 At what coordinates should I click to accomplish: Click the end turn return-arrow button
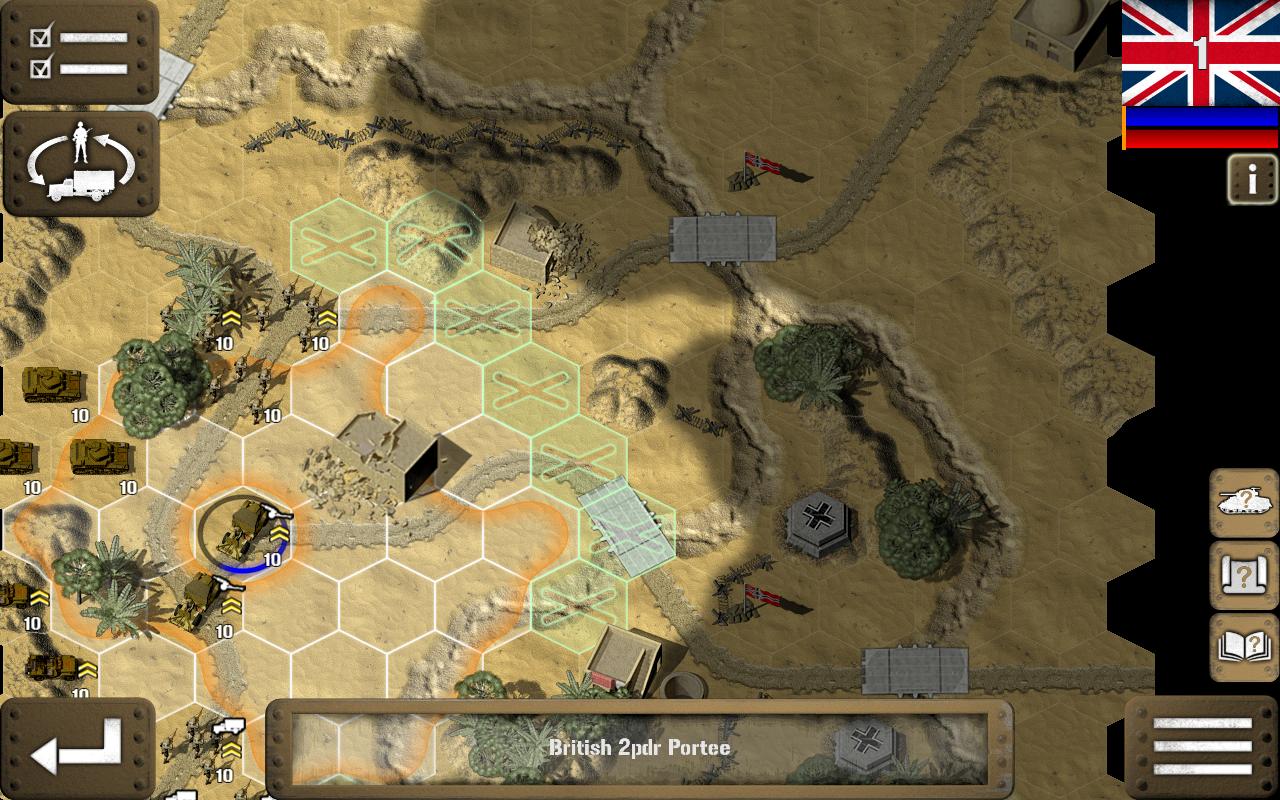78,747
